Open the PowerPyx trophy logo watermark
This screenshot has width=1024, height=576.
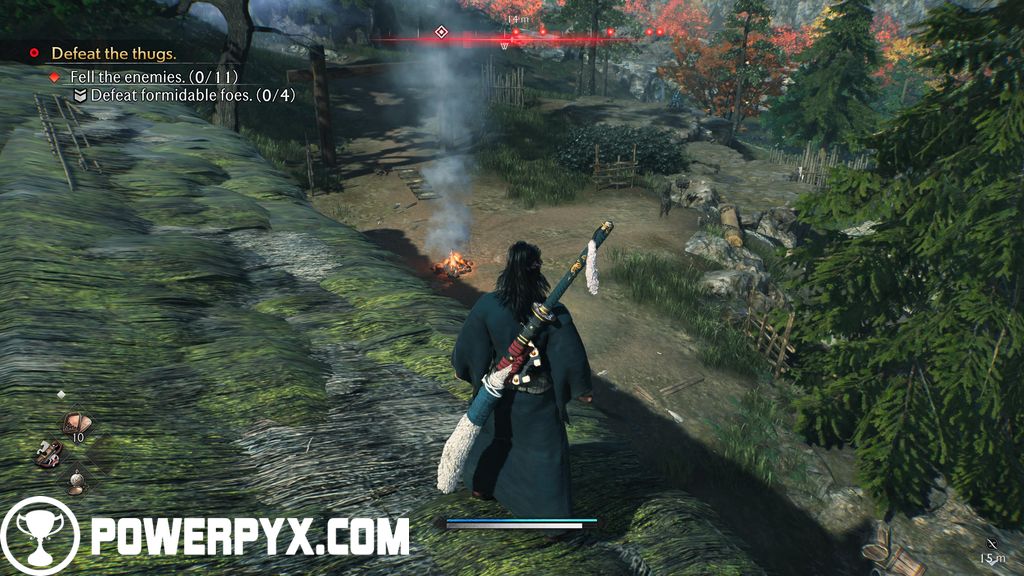tap(40, 536)
